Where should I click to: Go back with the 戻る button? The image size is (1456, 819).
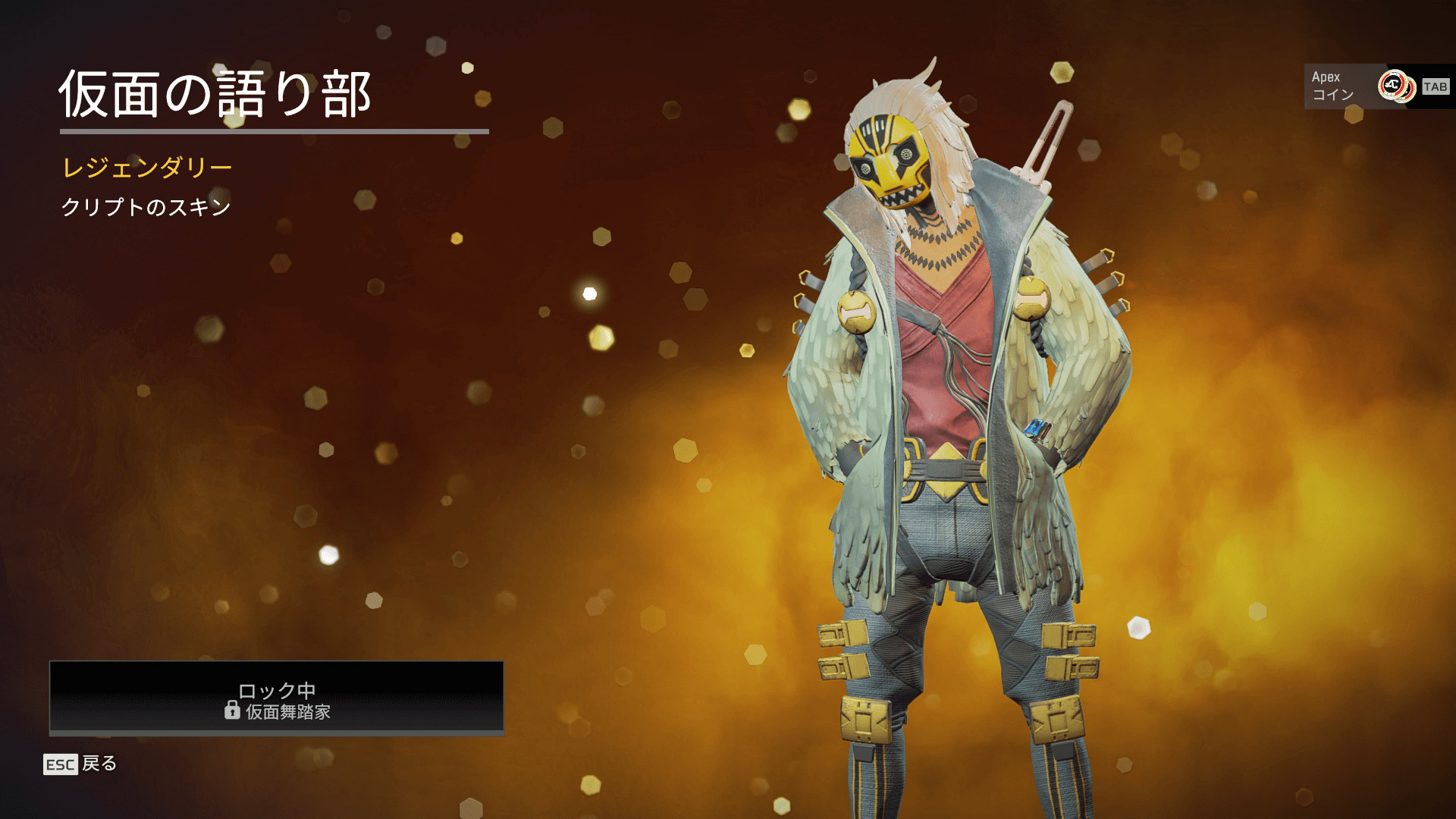(81, 764)
